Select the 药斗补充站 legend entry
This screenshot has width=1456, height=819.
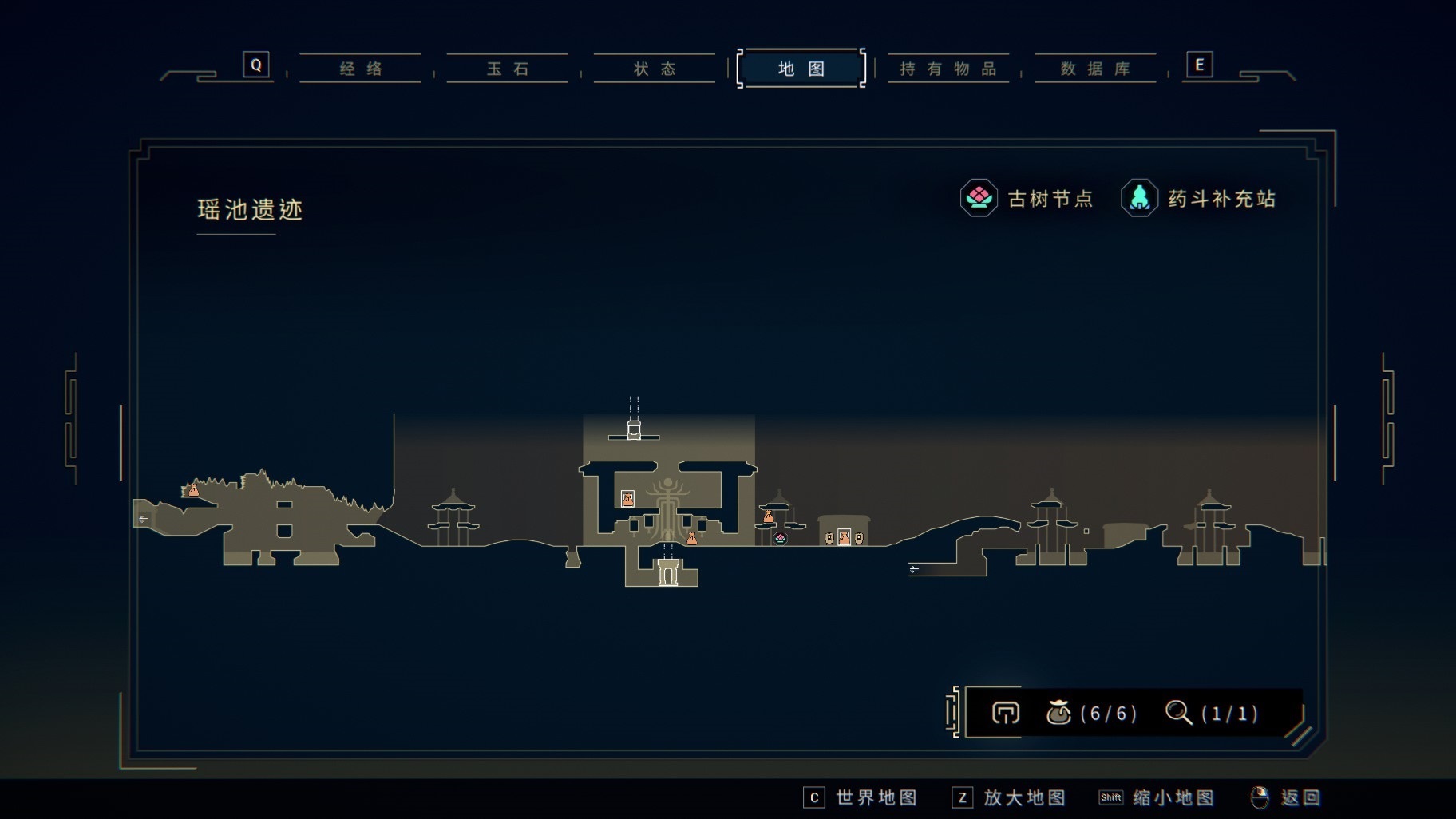pos(1199,198)
